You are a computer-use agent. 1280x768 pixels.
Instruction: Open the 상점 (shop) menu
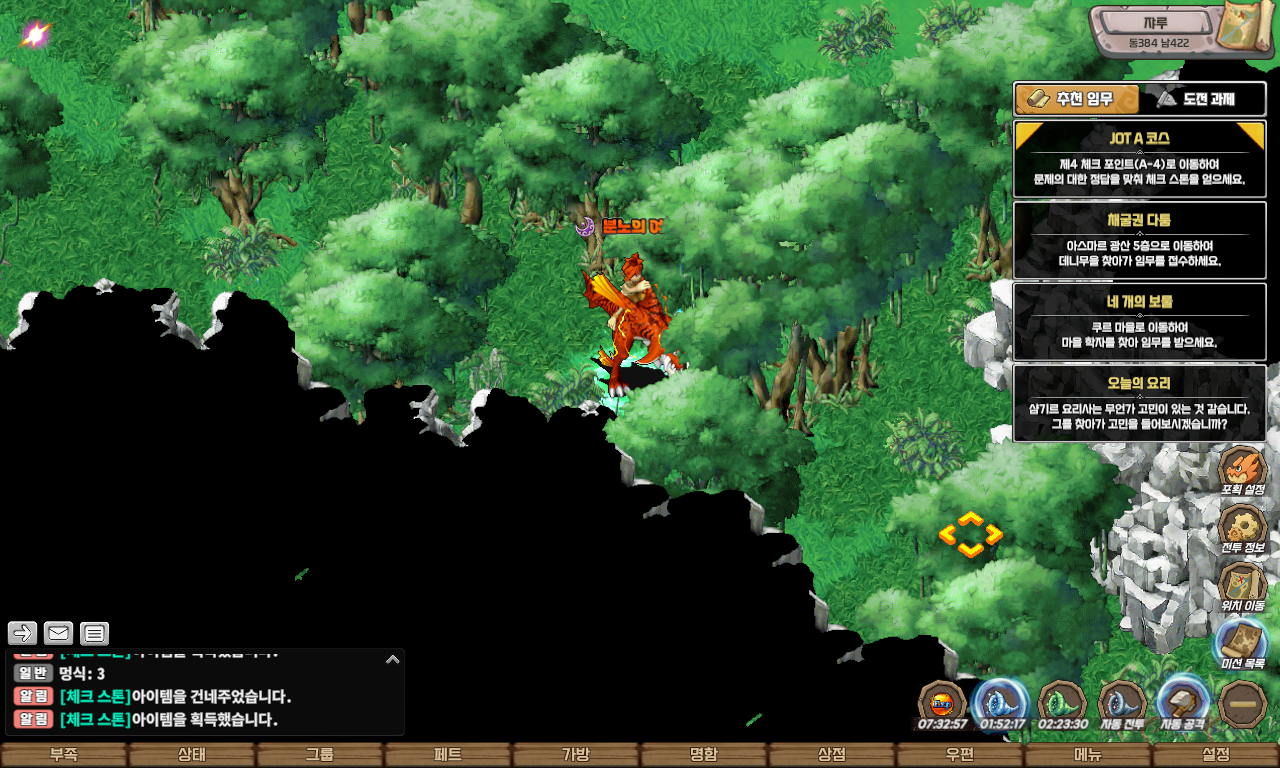coord(832,755)
